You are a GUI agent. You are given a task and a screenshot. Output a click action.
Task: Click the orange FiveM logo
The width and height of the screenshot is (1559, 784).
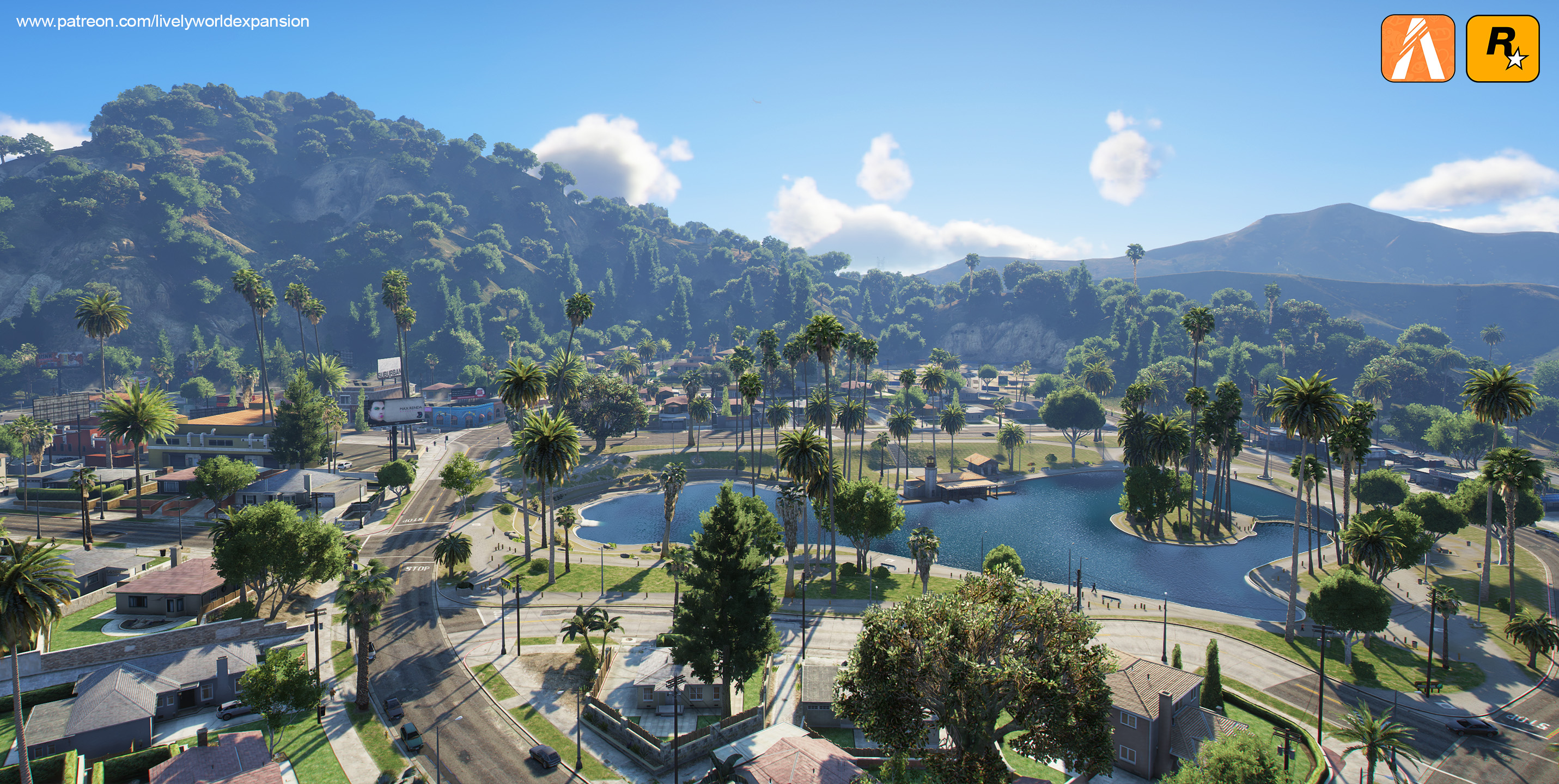[1417, 48]
